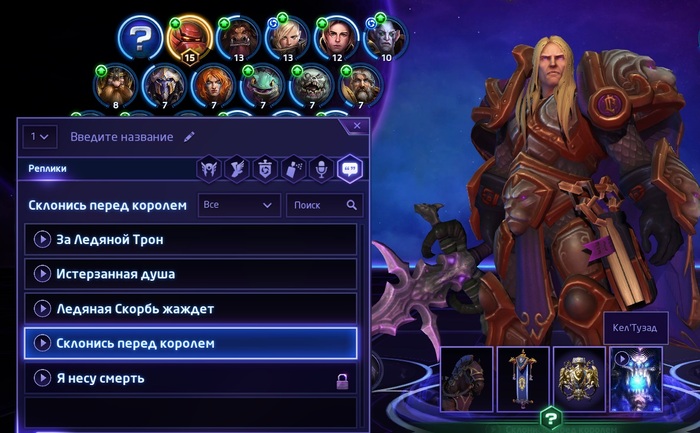
Task: Open the loadout number dropdown
Action: [42, 136]
